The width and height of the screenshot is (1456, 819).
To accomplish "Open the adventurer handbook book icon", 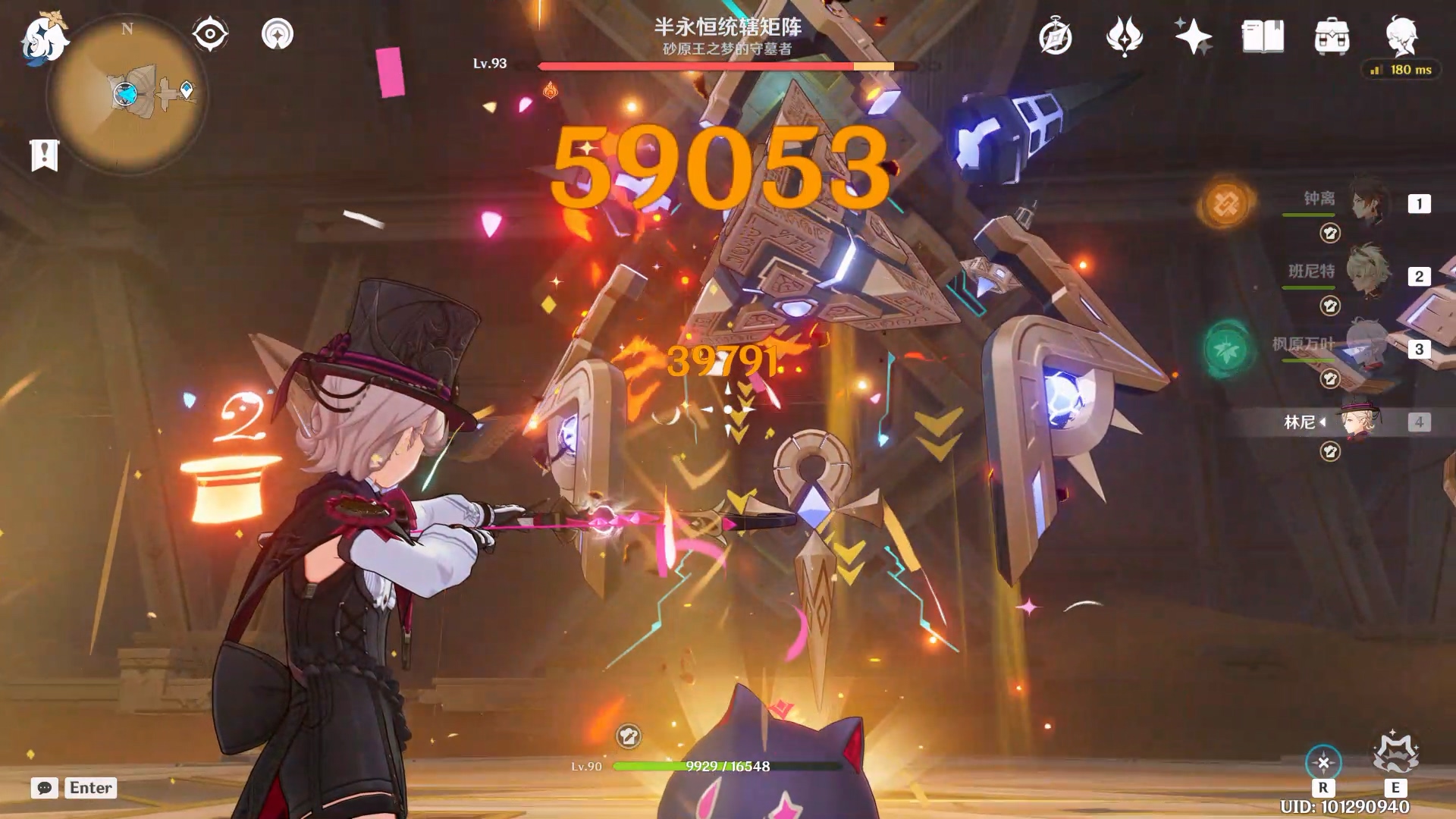I will click(1263, 37).
